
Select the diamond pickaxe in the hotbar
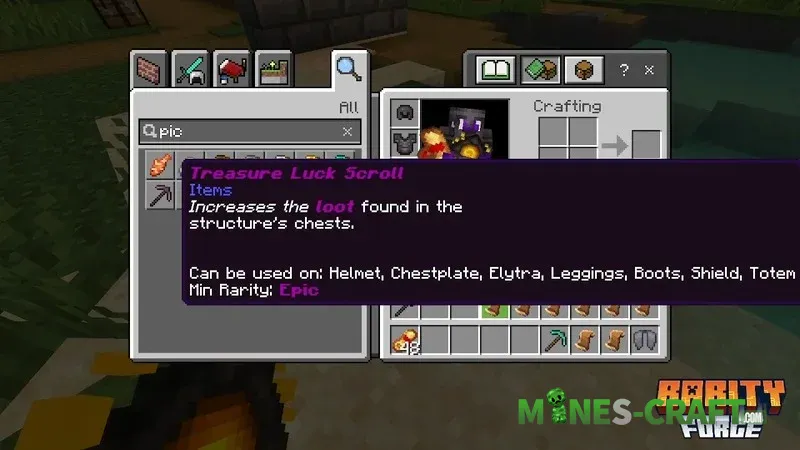click(x=555, y=339)
